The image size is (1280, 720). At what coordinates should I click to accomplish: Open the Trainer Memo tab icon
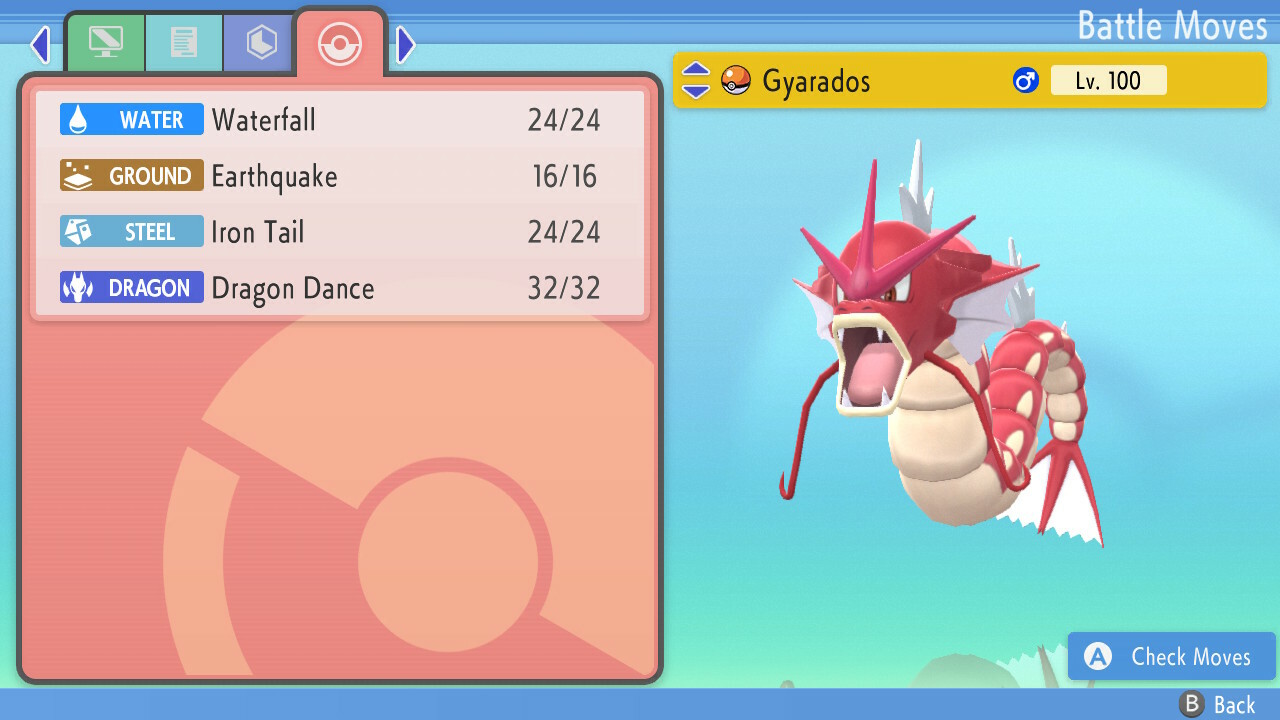[184, 42]
